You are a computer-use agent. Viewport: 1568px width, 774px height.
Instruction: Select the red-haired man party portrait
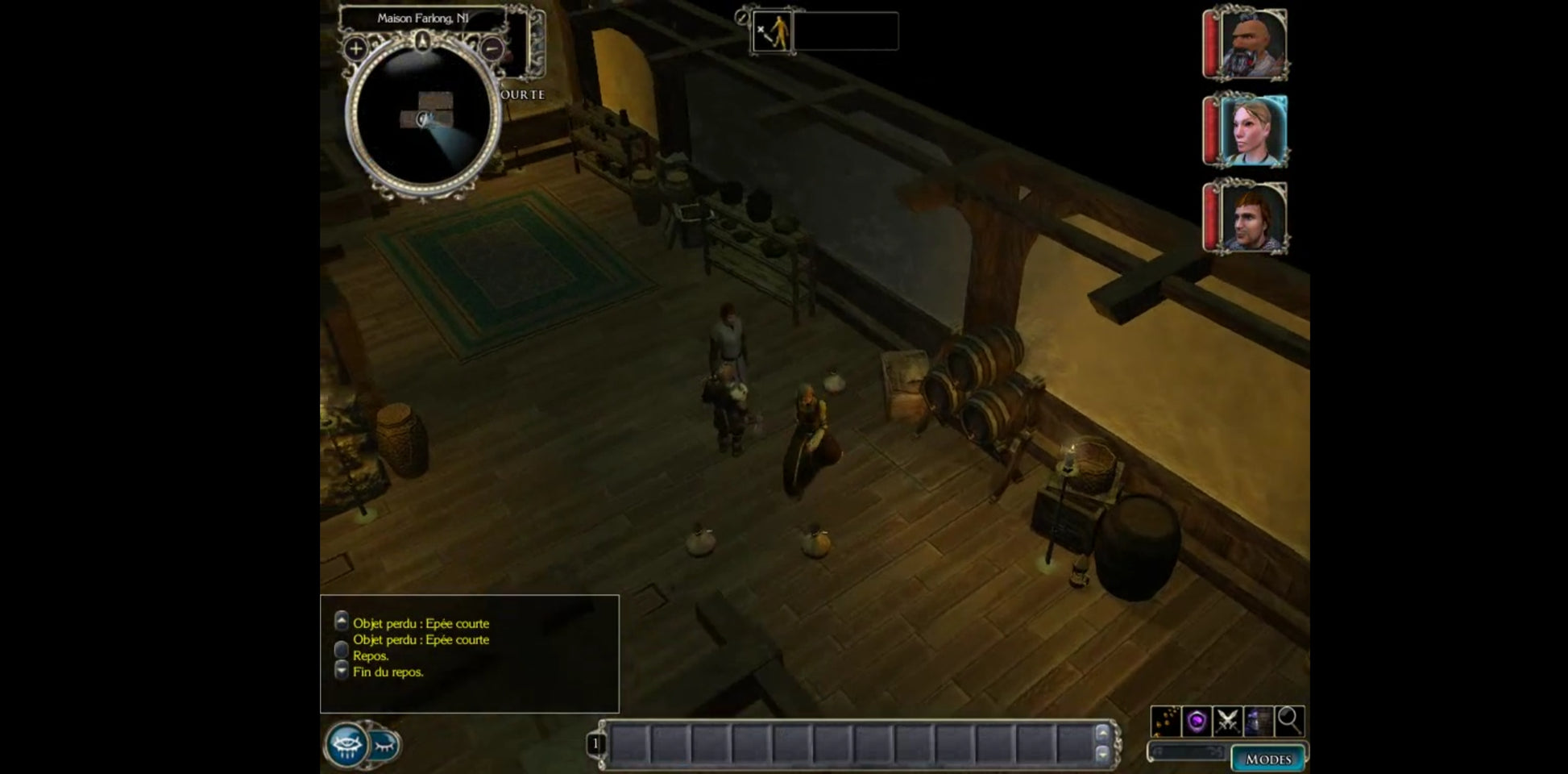point(1251,218)
